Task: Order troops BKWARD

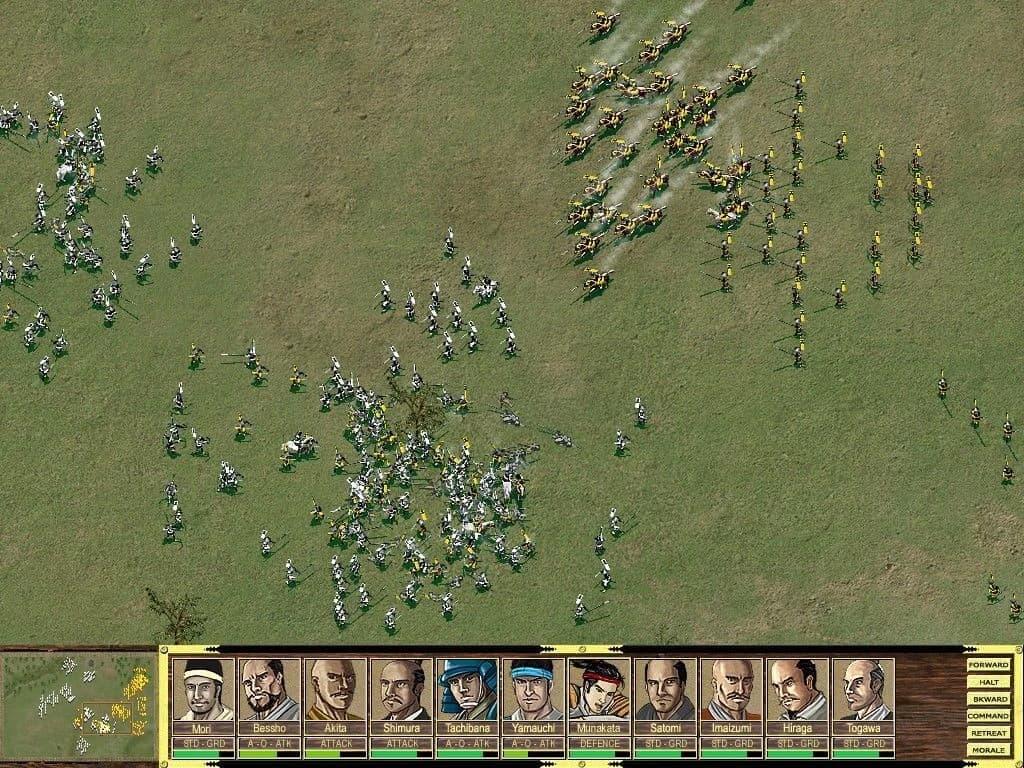Action: coord(988,699)
